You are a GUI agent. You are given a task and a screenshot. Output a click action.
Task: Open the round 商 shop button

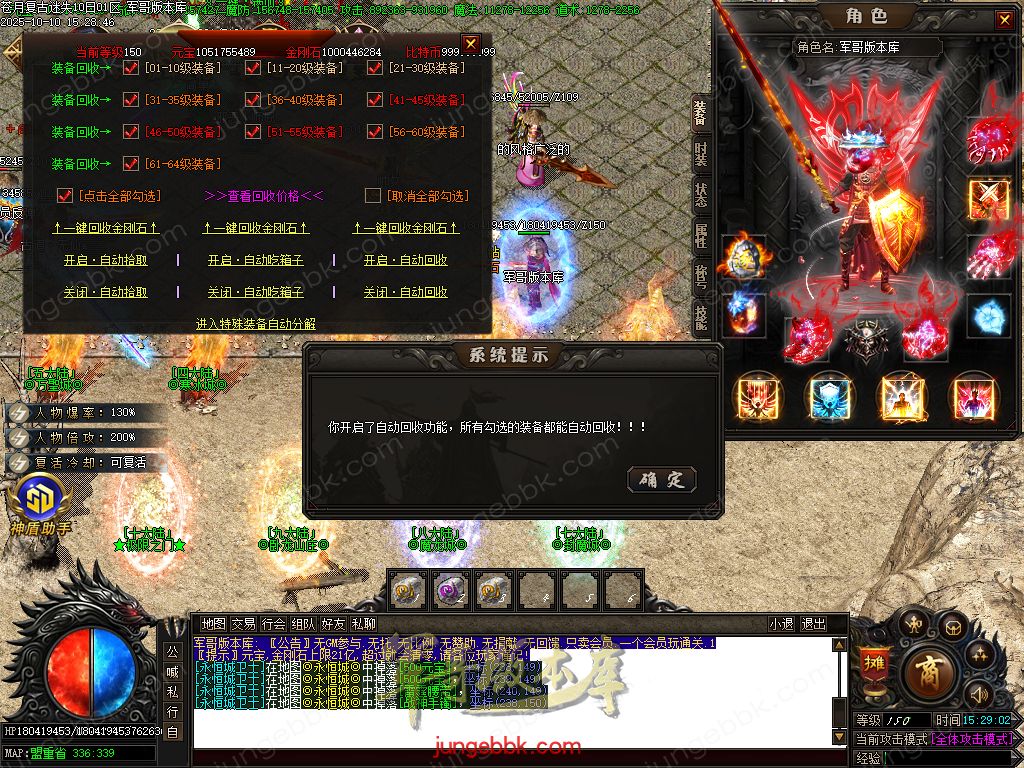point(927,671)
